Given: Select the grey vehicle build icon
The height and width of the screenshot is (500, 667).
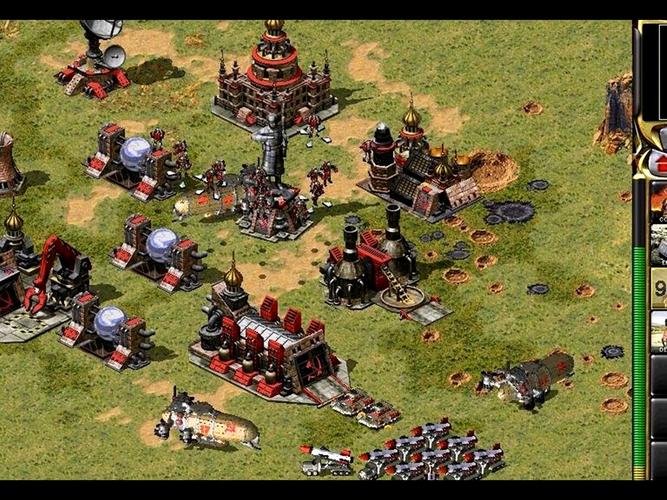Looking at the screenshot, I should coord(659,243).
